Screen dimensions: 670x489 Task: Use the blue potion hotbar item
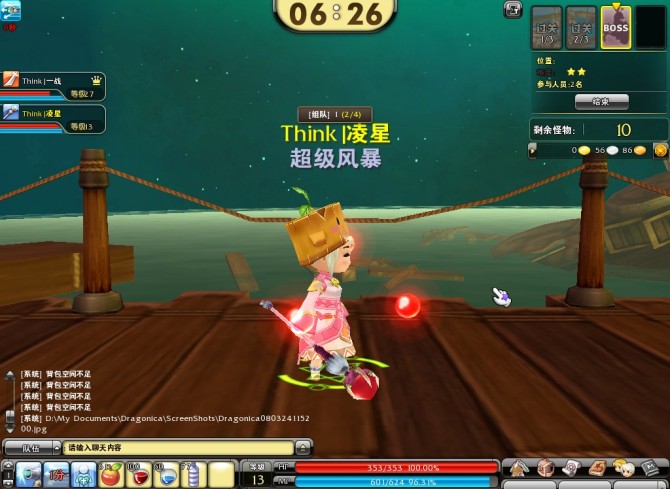pos(166,474)
